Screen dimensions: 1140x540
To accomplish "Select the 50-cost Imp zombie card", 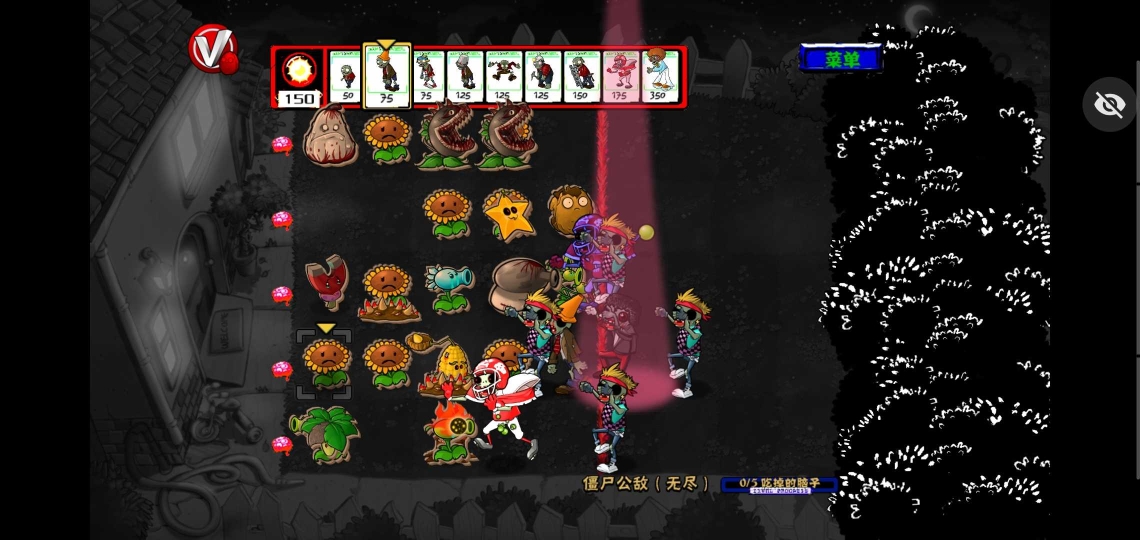I will [346, 75].
